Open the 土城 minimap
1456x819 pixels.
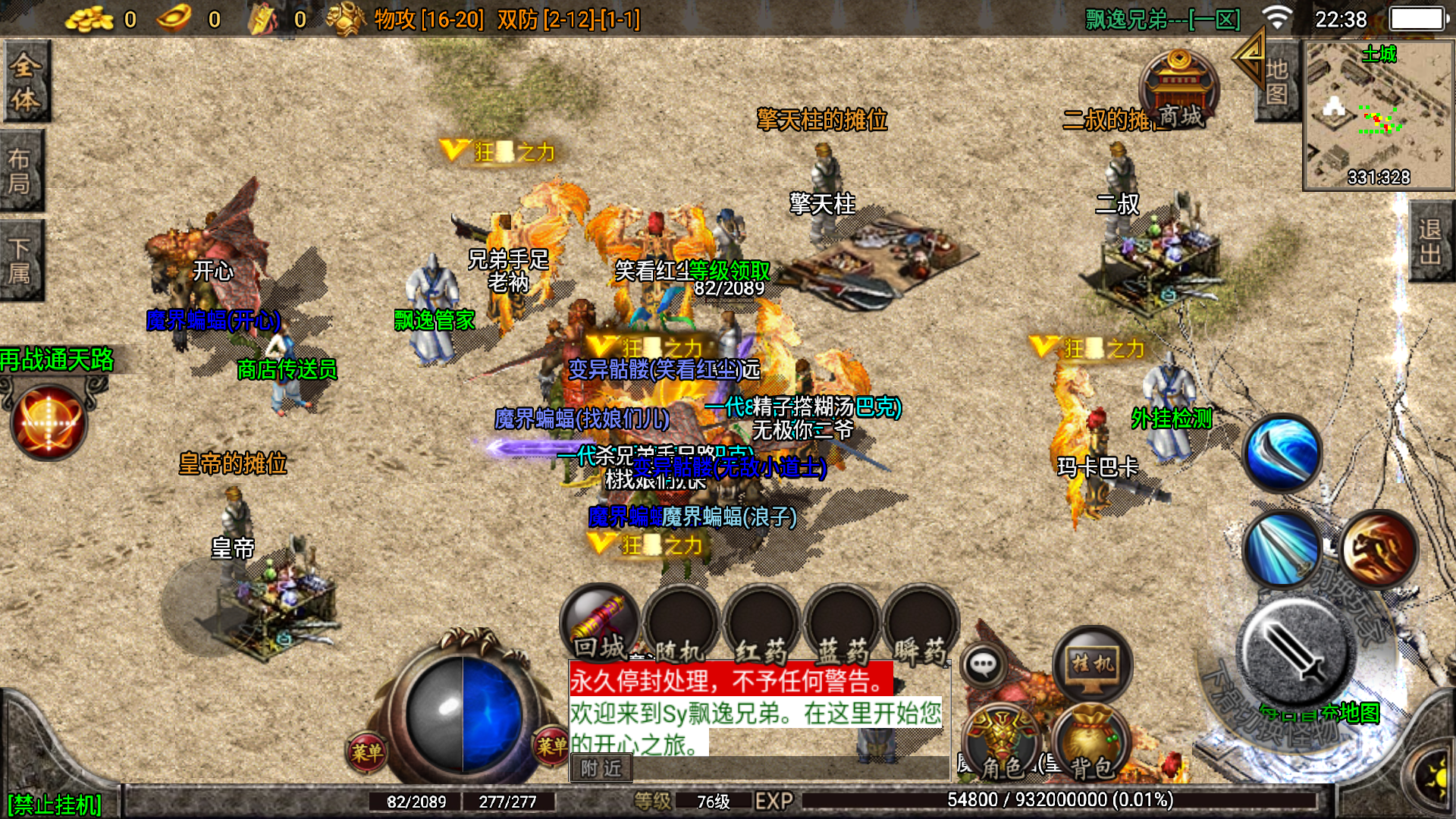[x=1378, y=114]
